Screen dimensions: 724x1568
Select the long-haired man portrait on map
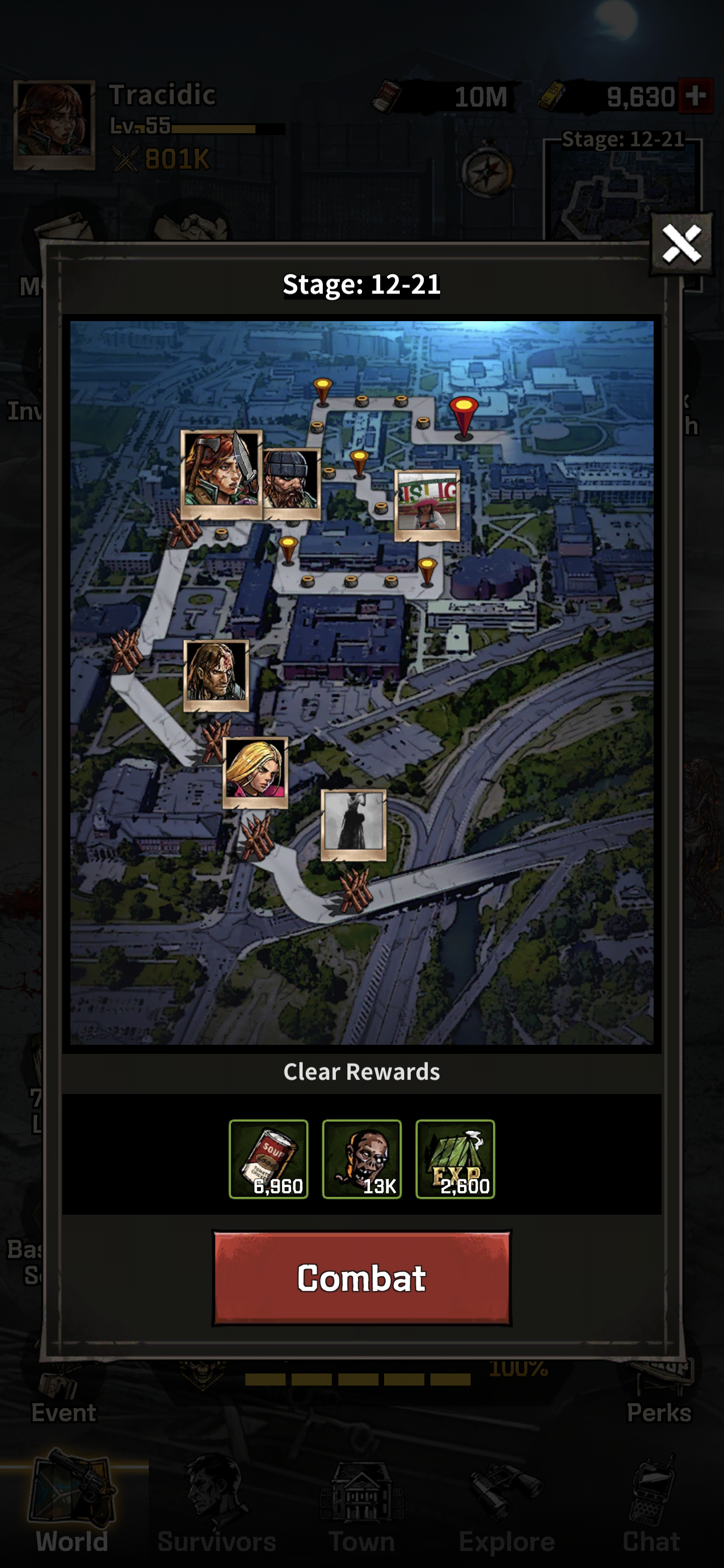click(x=216, y=675)
